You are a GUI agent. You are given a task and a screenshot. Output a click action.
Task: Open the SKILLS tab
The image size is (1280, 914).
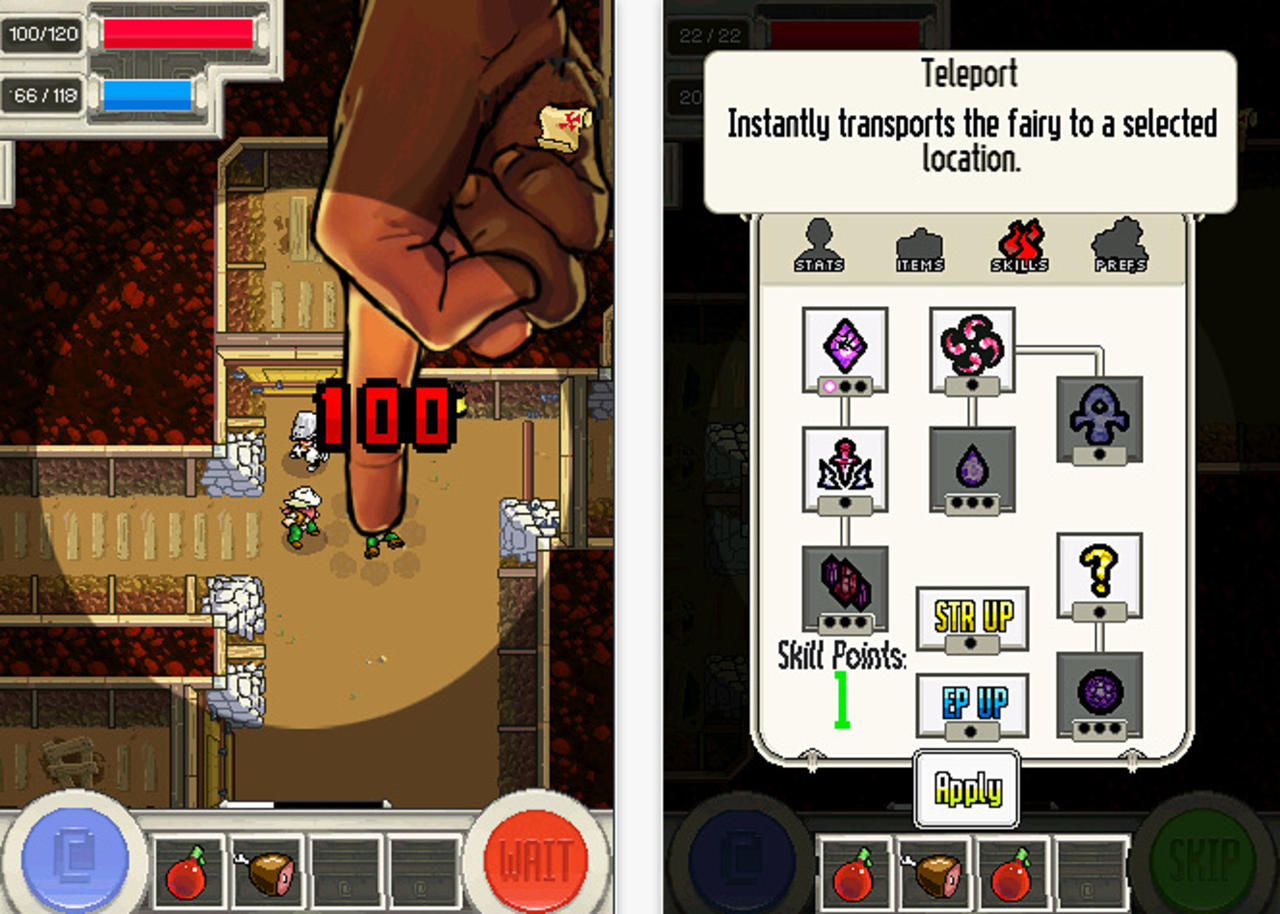[1020, 245]
